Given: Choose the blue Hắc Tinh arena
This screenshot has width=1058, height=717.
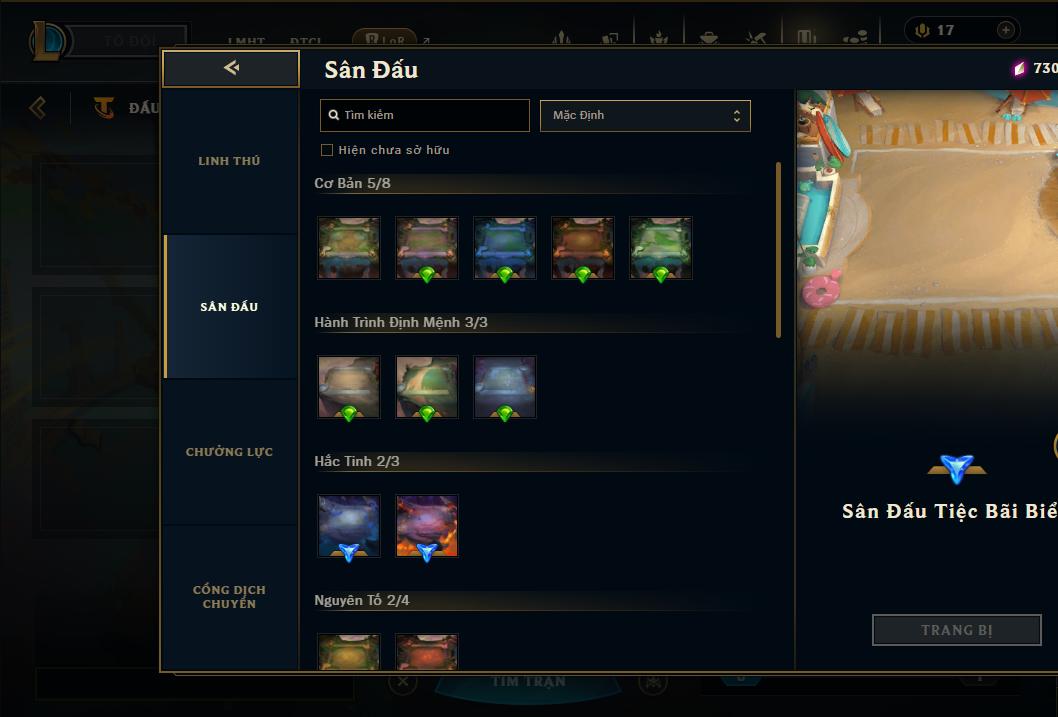Looking at the screenshot, I should click(349, 526).
